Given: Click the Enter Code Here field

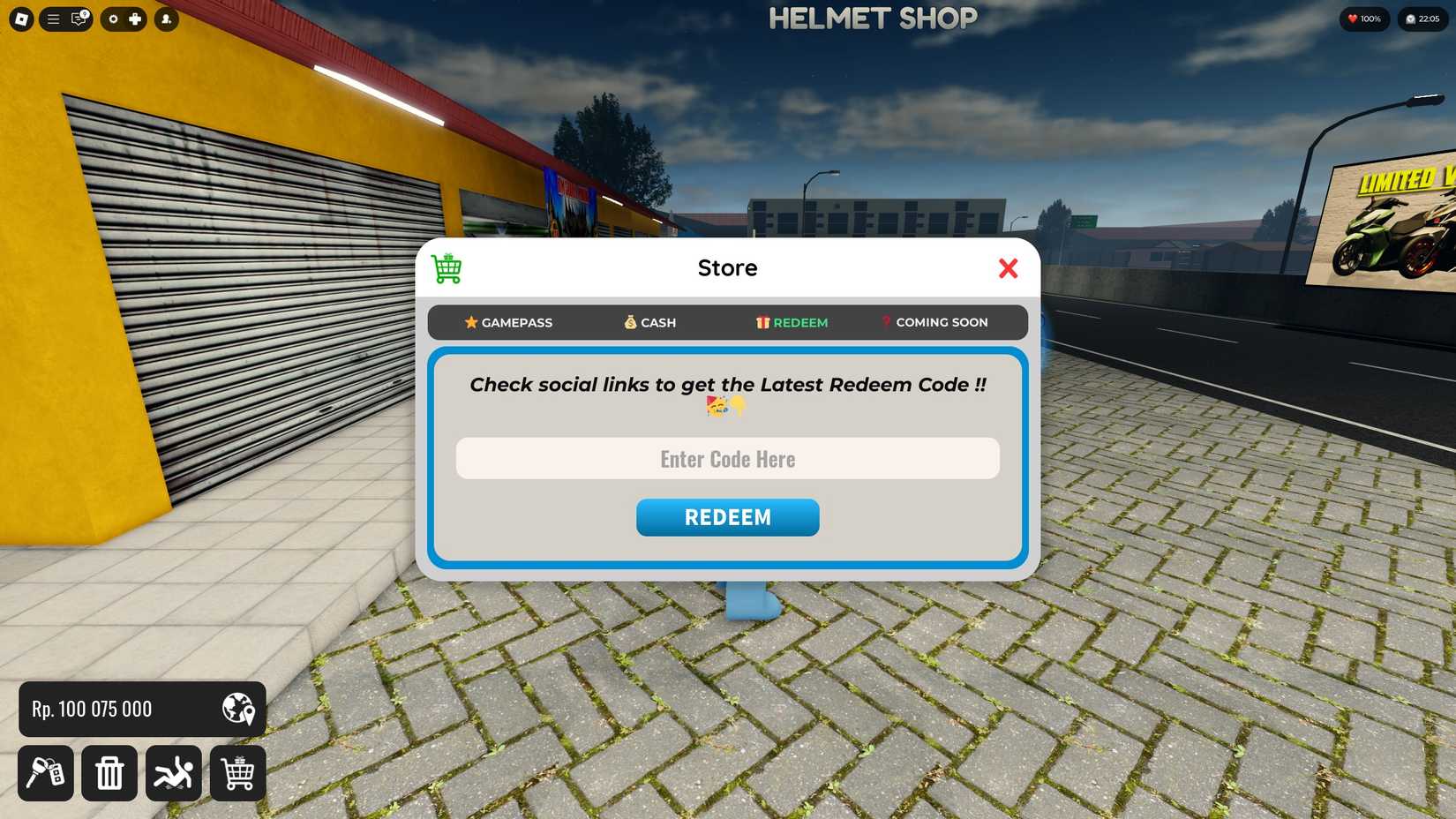Looking at the screenshot, I should click(x=726, y=458).
